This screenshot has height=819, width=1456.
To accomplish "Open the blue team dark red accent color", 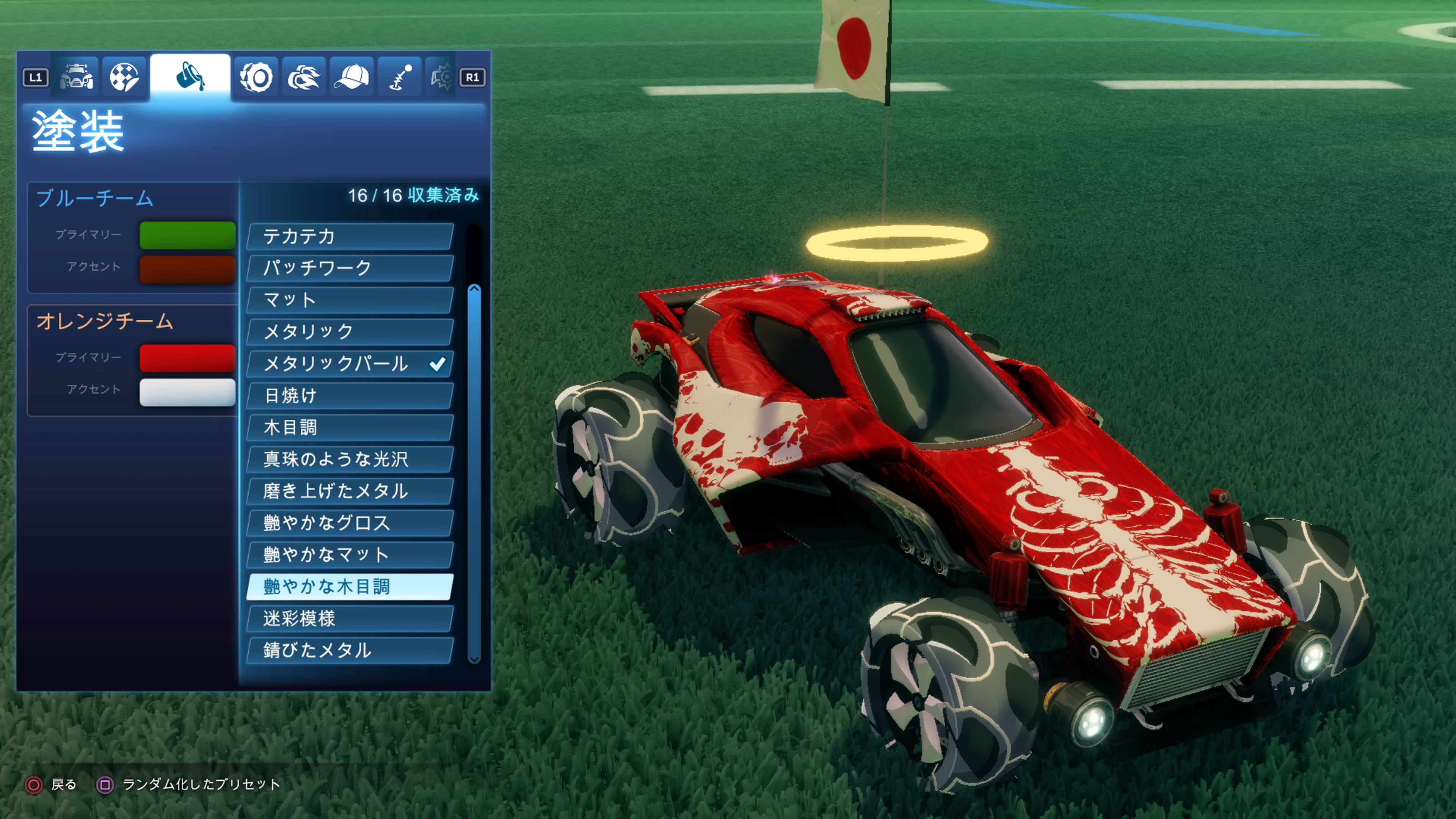I will click(x=187, y=268).
